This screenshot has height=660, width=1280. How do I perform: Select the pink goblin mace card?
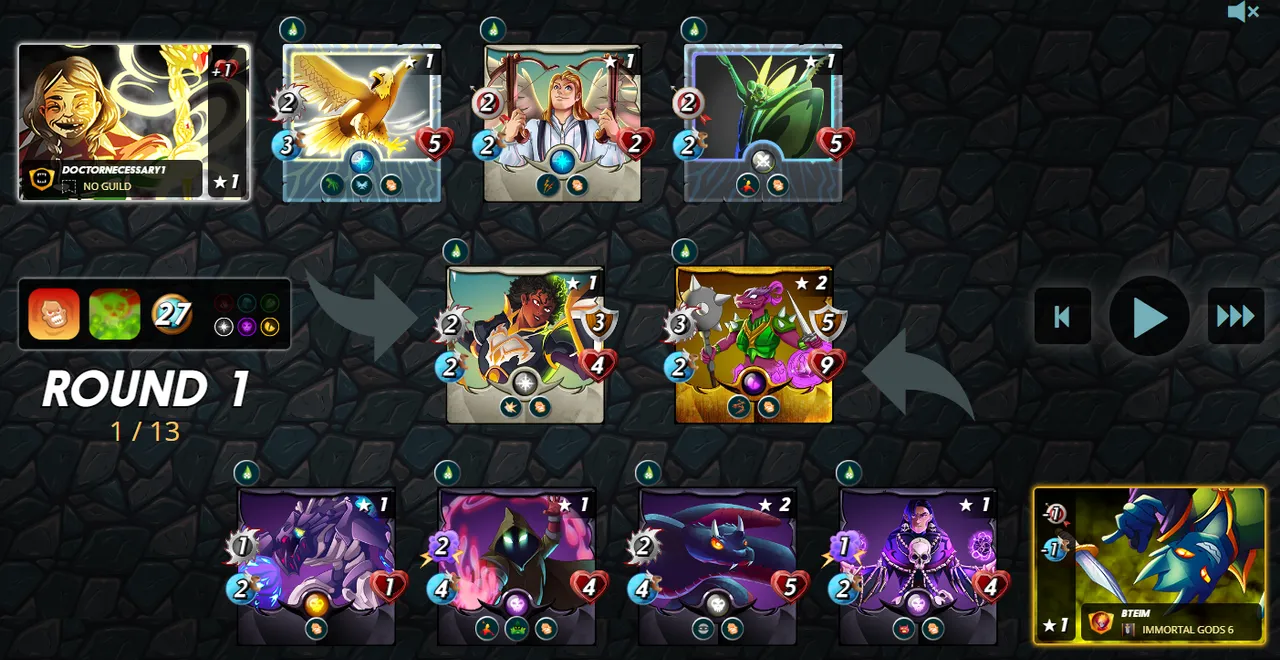(x=754, y=344)
